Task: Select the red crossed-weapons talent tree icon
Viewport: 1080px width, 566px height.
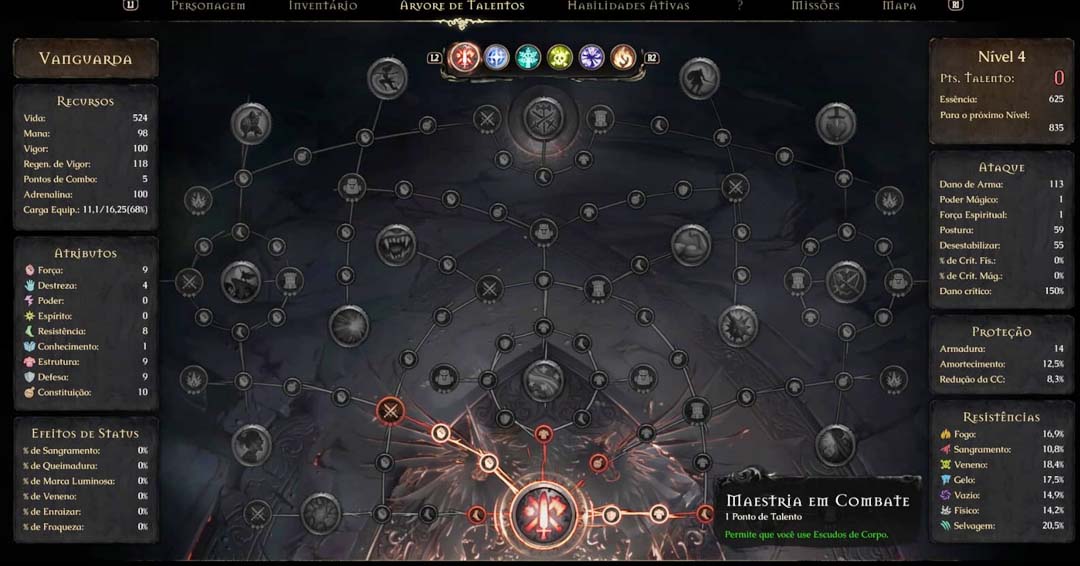Action: pos(465,57)
